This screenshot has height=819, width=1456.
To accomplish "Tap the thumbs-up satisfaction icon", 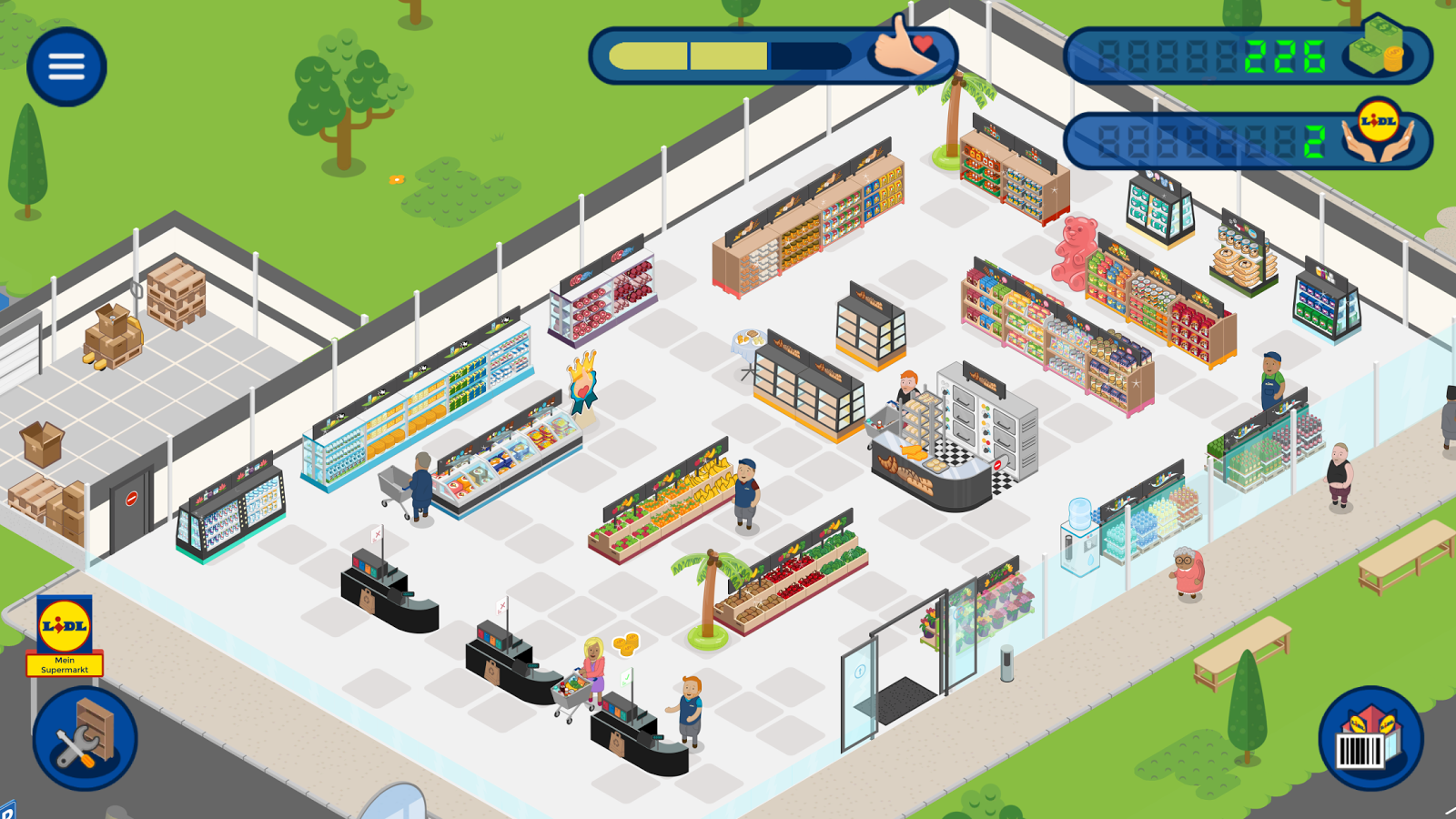I will (904, 48).
